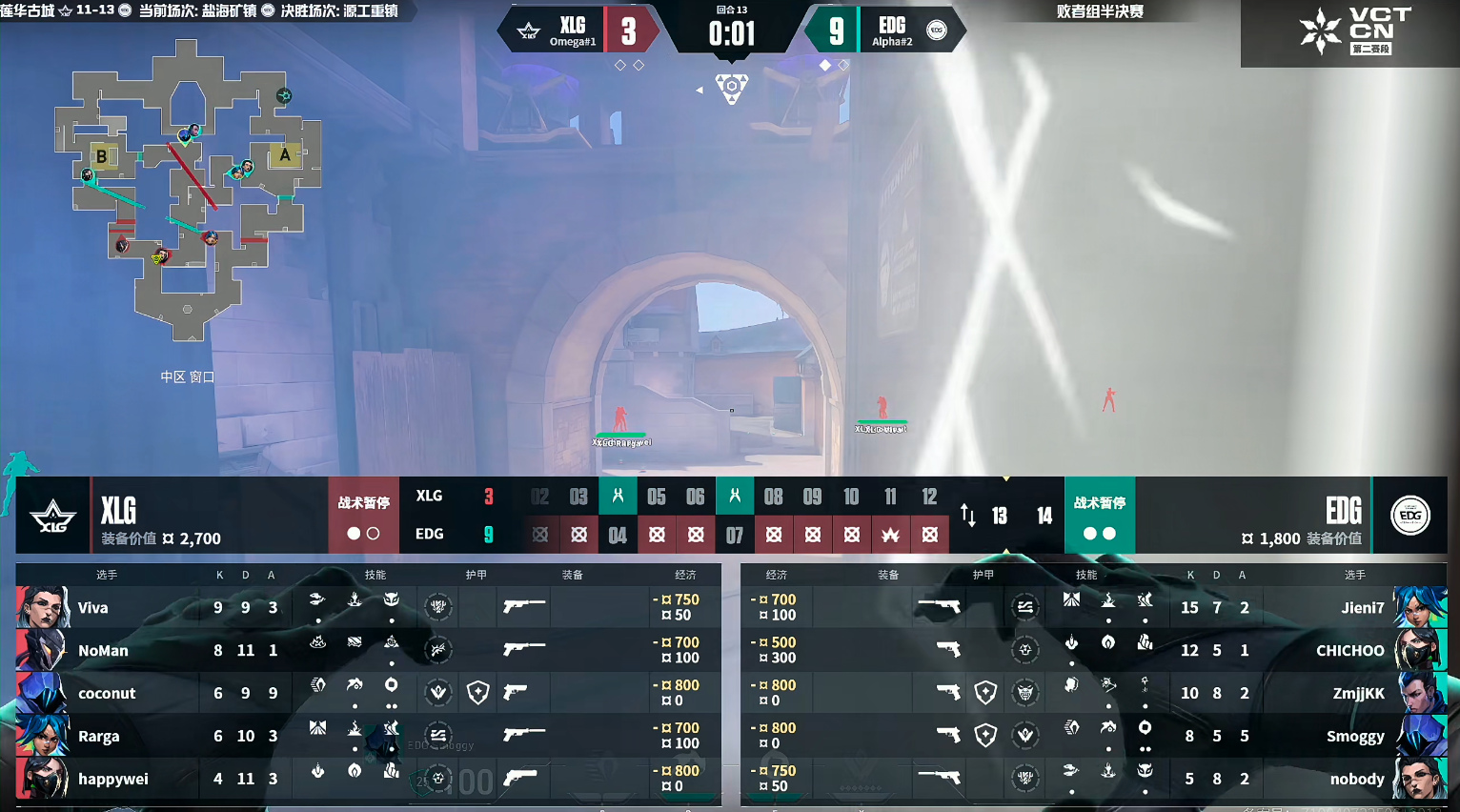Screen dimensions: 1460x812
Task: Choose coconut's scoreboard row
Action: point(368,693)
